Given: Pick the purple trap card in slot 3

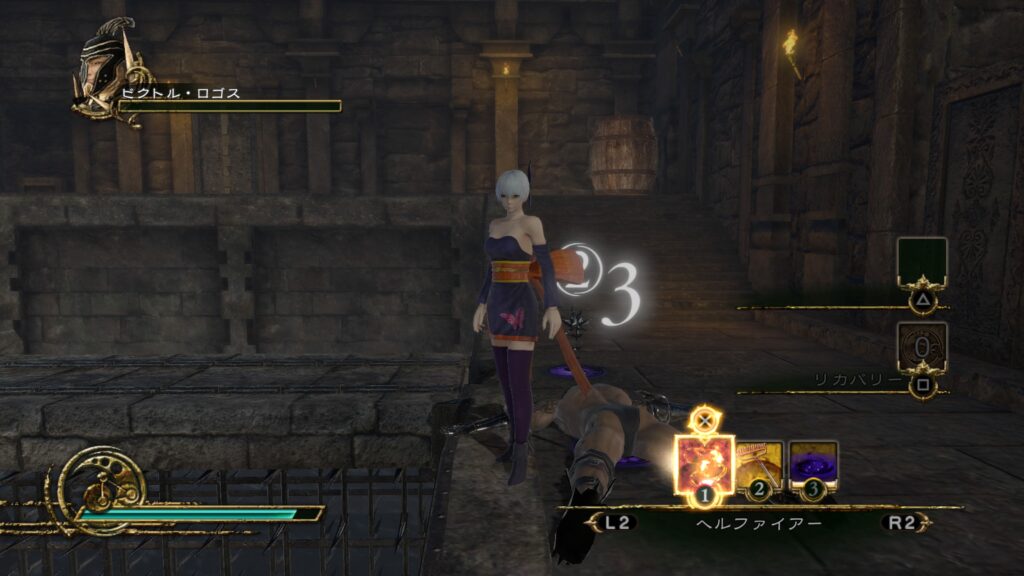Looking at the screenshot, I should click(813, 464).
